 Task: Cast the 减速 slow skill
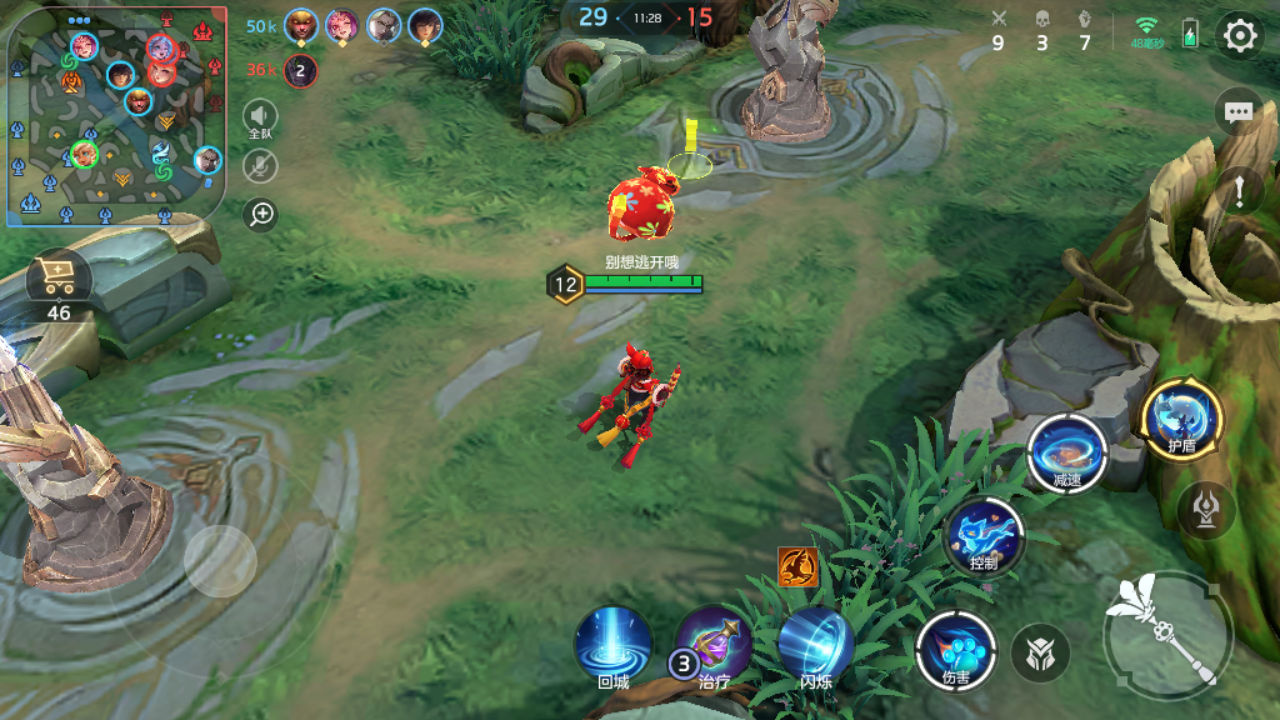pos(1068,454)
